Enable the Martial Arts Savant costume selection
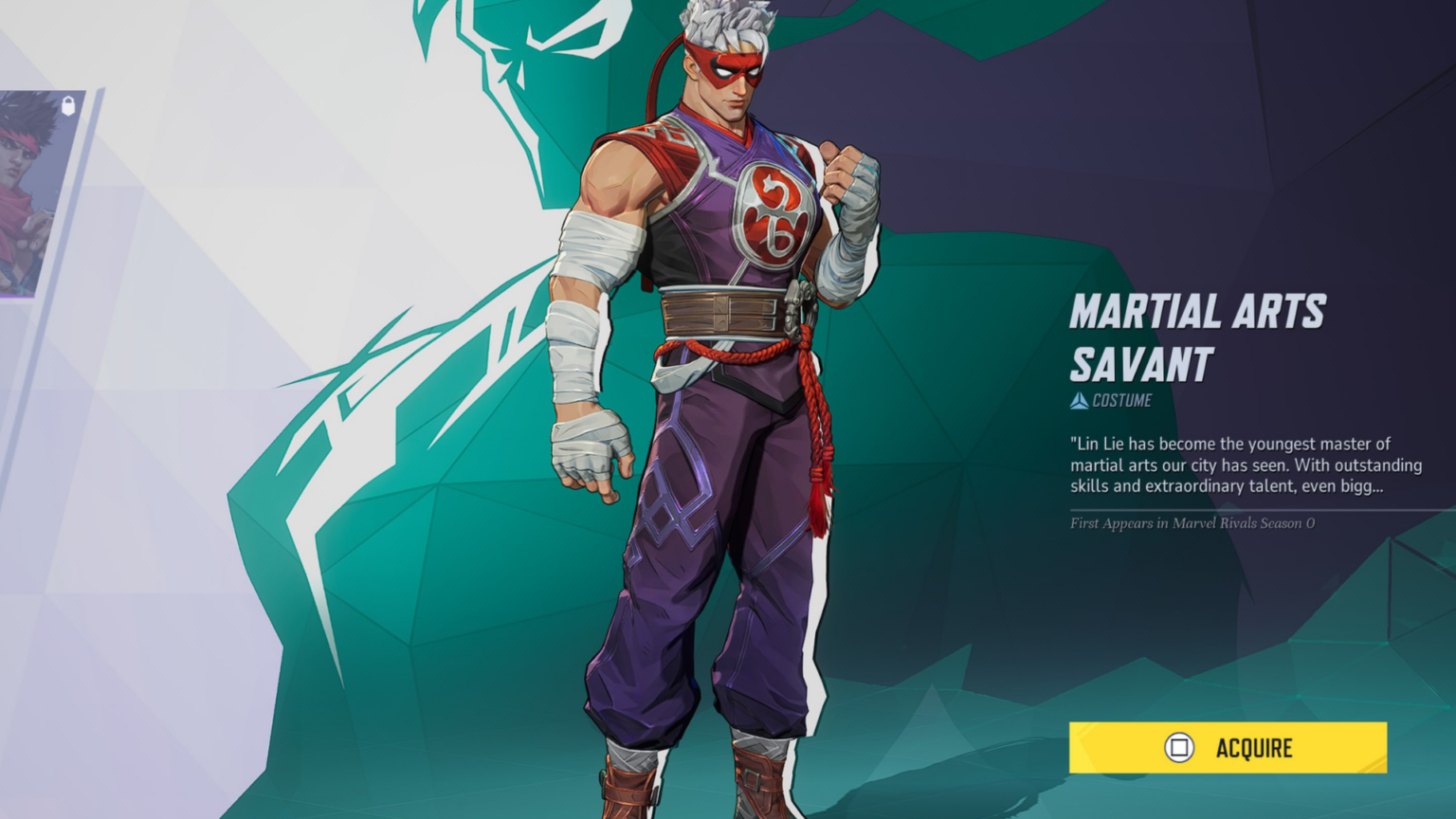 tap(1227, 748)
